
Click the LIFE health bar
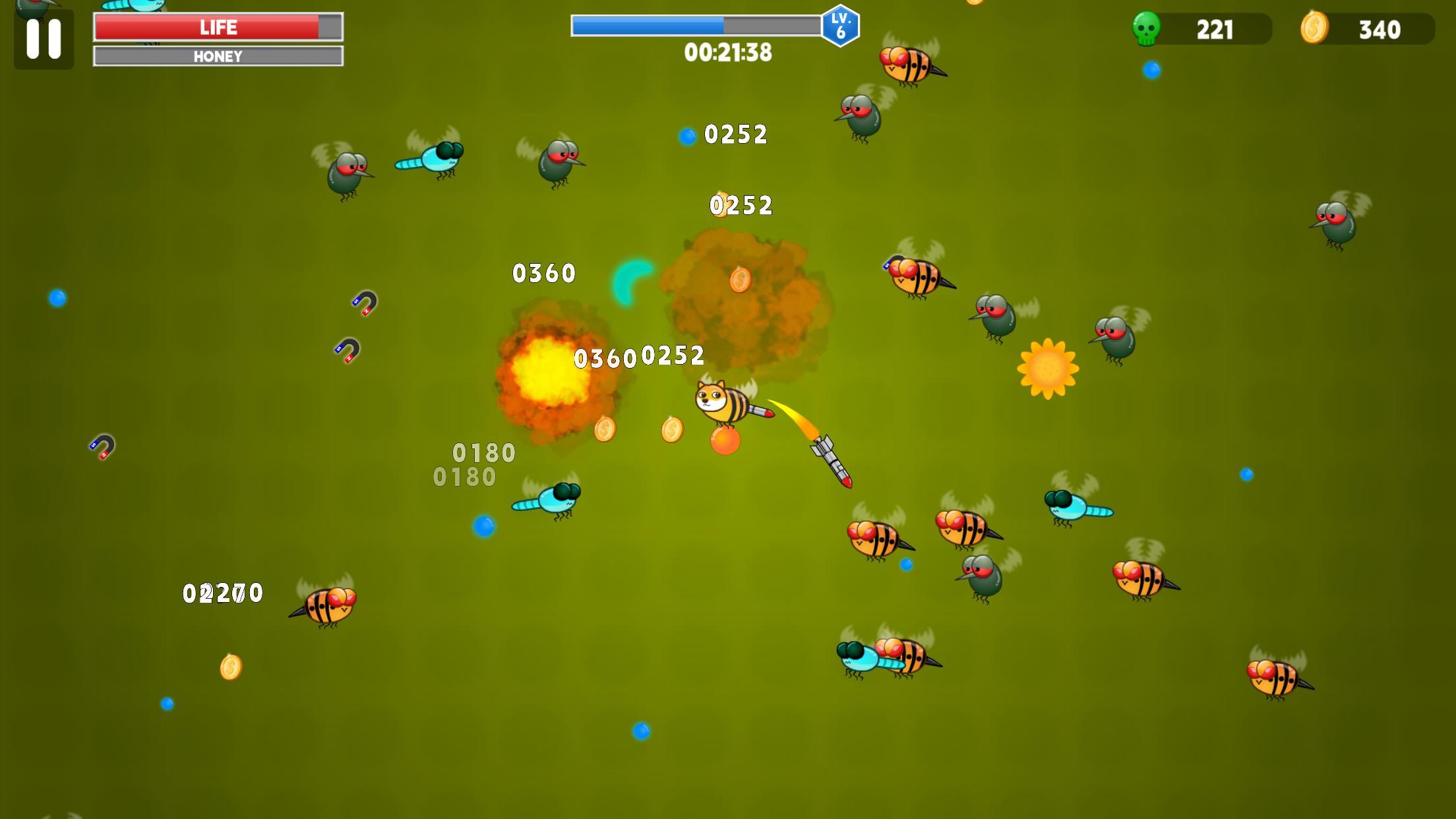[x=218, y=27]
